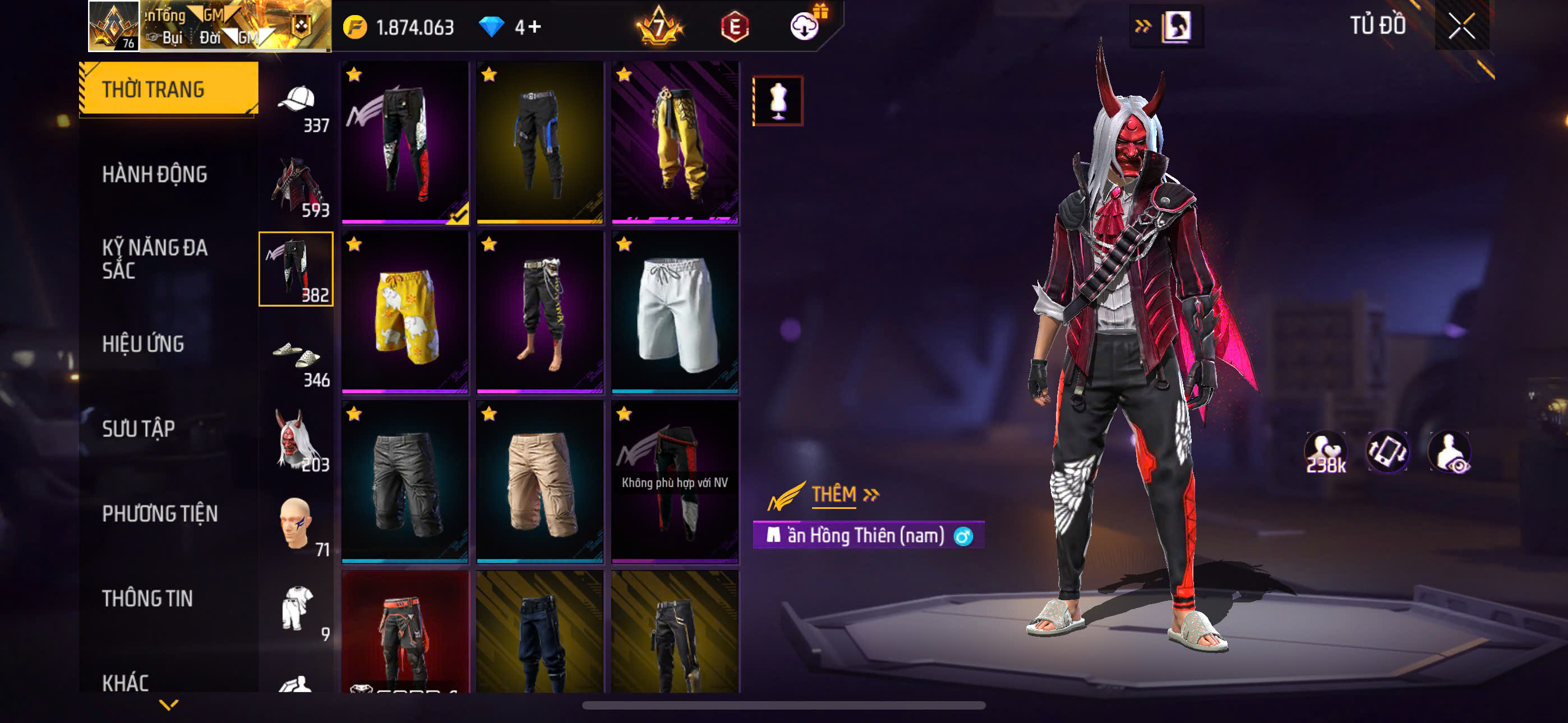Click the mannequin outfit preview button
This screenshot has height=723, width=1568.
(778, 101)
